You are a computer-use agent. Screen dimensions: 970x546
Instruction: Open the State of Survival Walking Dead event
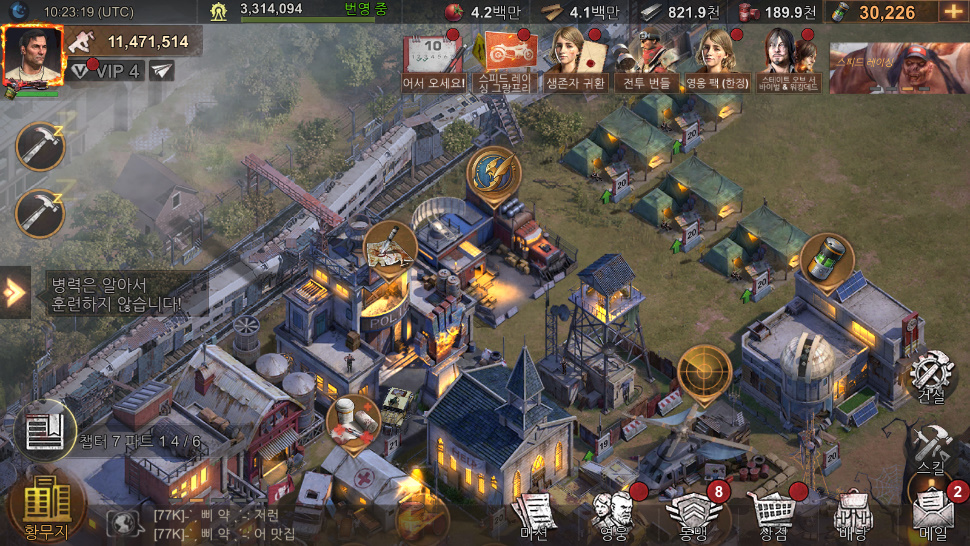coord(789,59)
